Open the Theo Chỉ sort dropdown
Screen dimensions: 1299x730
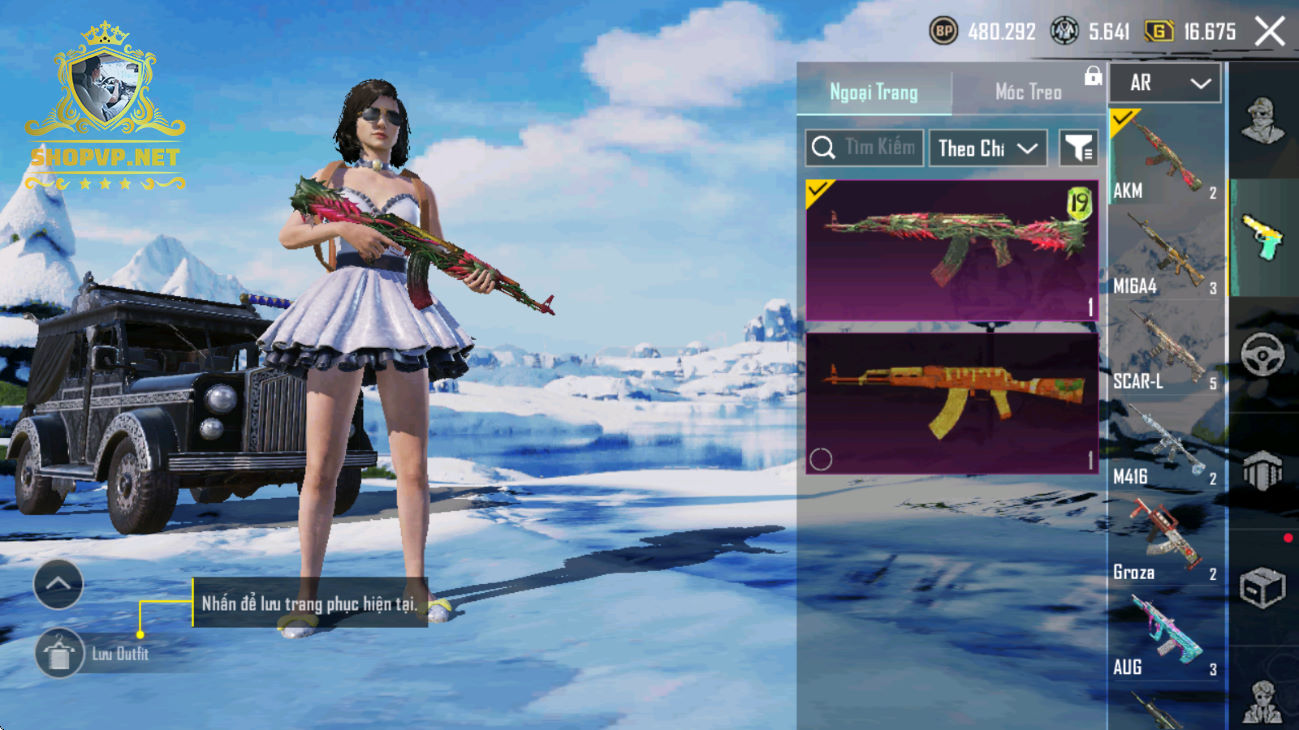click(987, 148)
